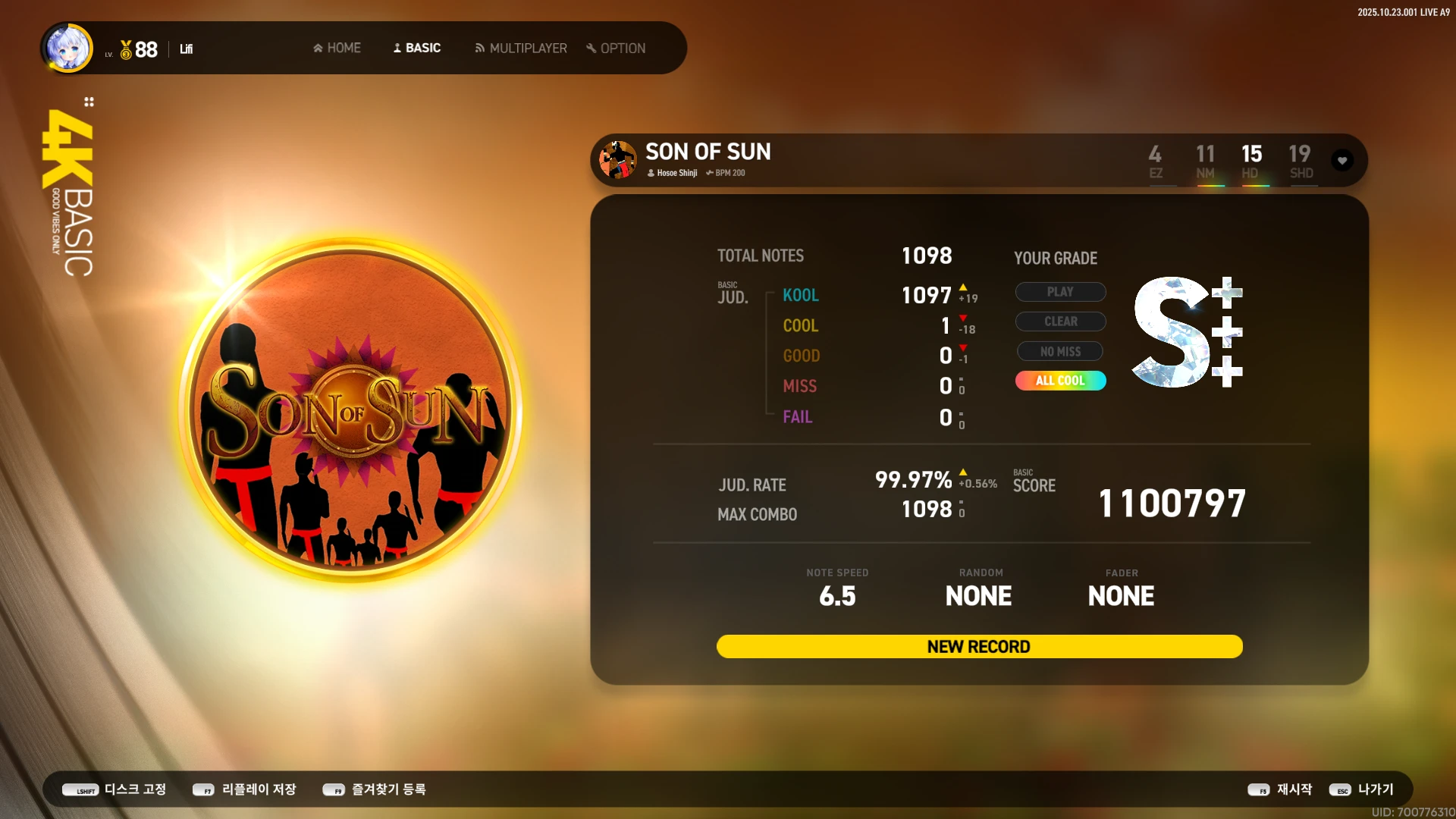
Task: Switch to NM 11 difficulty
Action: pos(1205,162)
